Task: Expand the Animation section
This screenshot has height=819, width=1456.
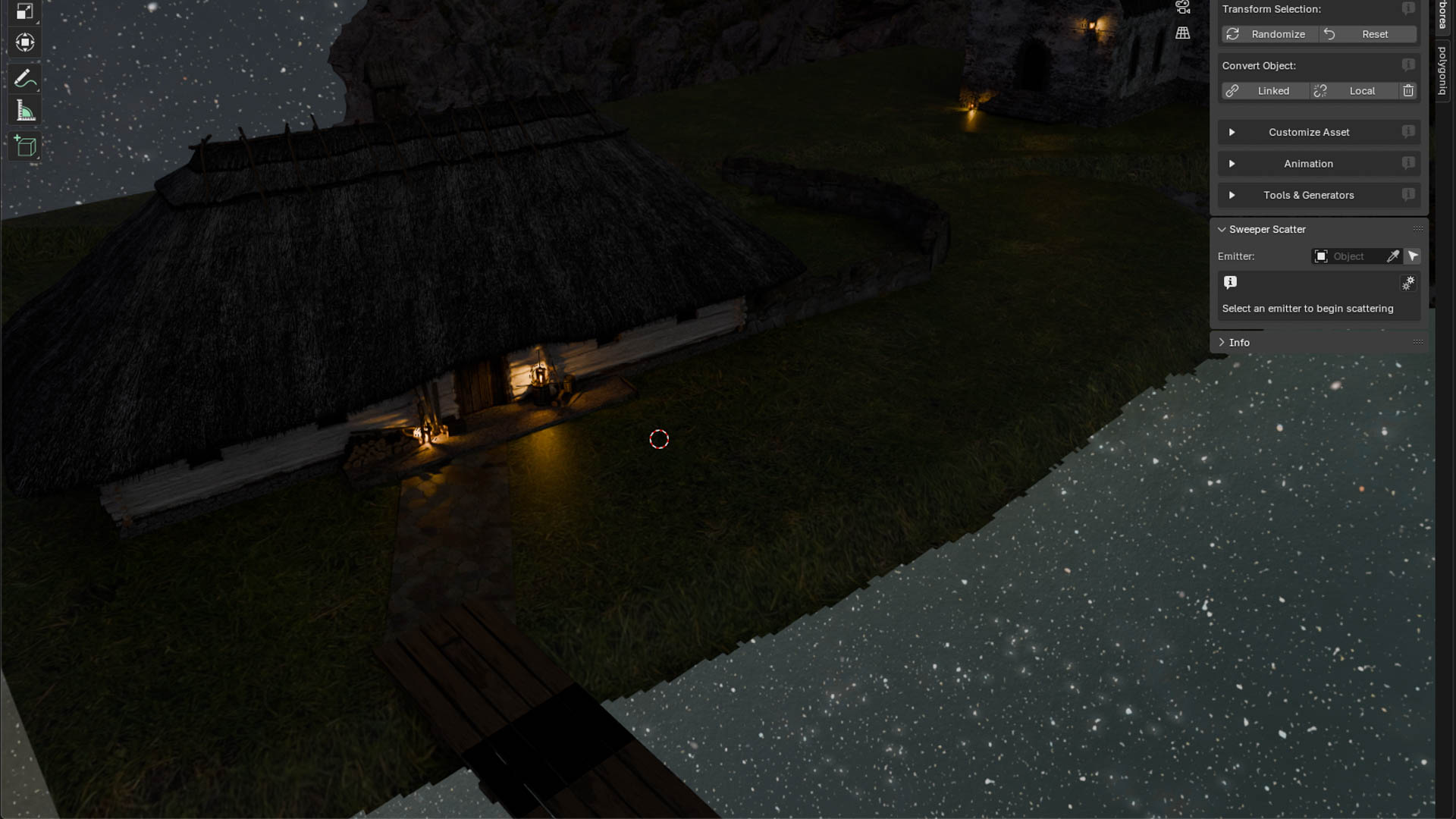Action: 1309,164
